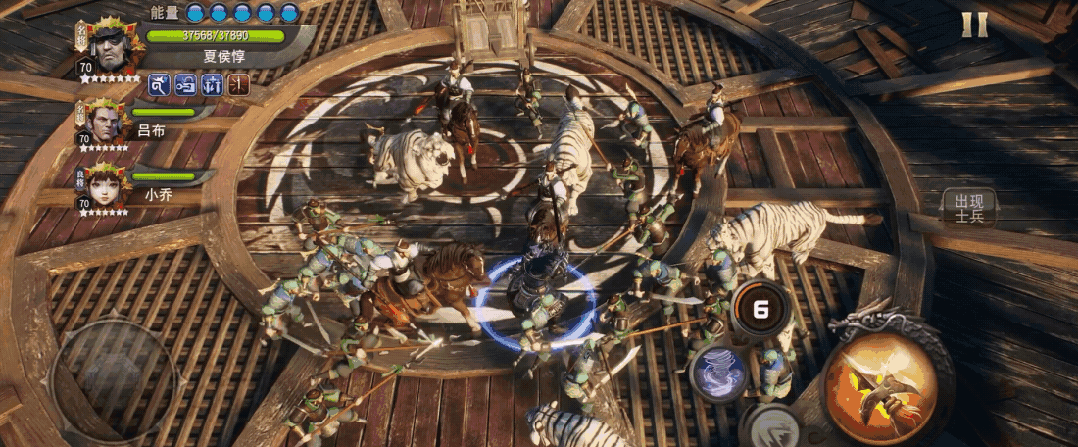
Task: Inspect the red-brown status icon under 夏侯惇
Action: (238, 85)
